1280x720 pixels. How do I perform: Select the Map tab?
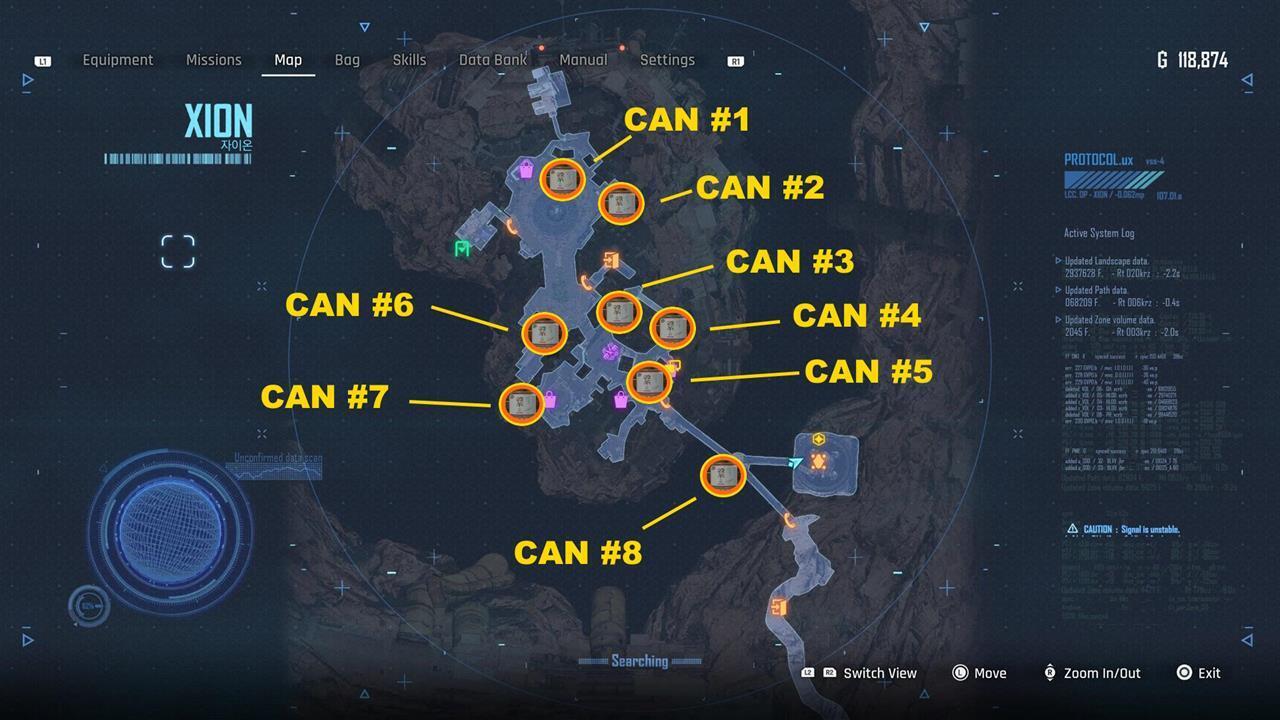[288, 60]
